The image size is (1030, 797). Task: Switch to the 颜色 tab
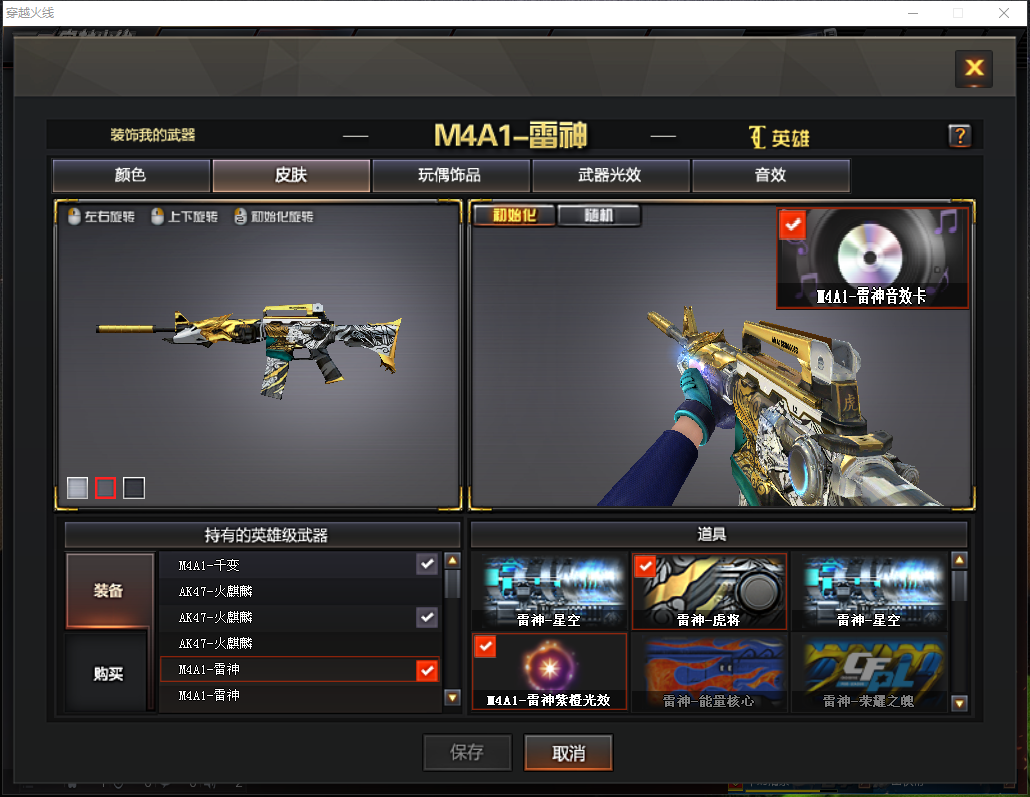[131, 176]
